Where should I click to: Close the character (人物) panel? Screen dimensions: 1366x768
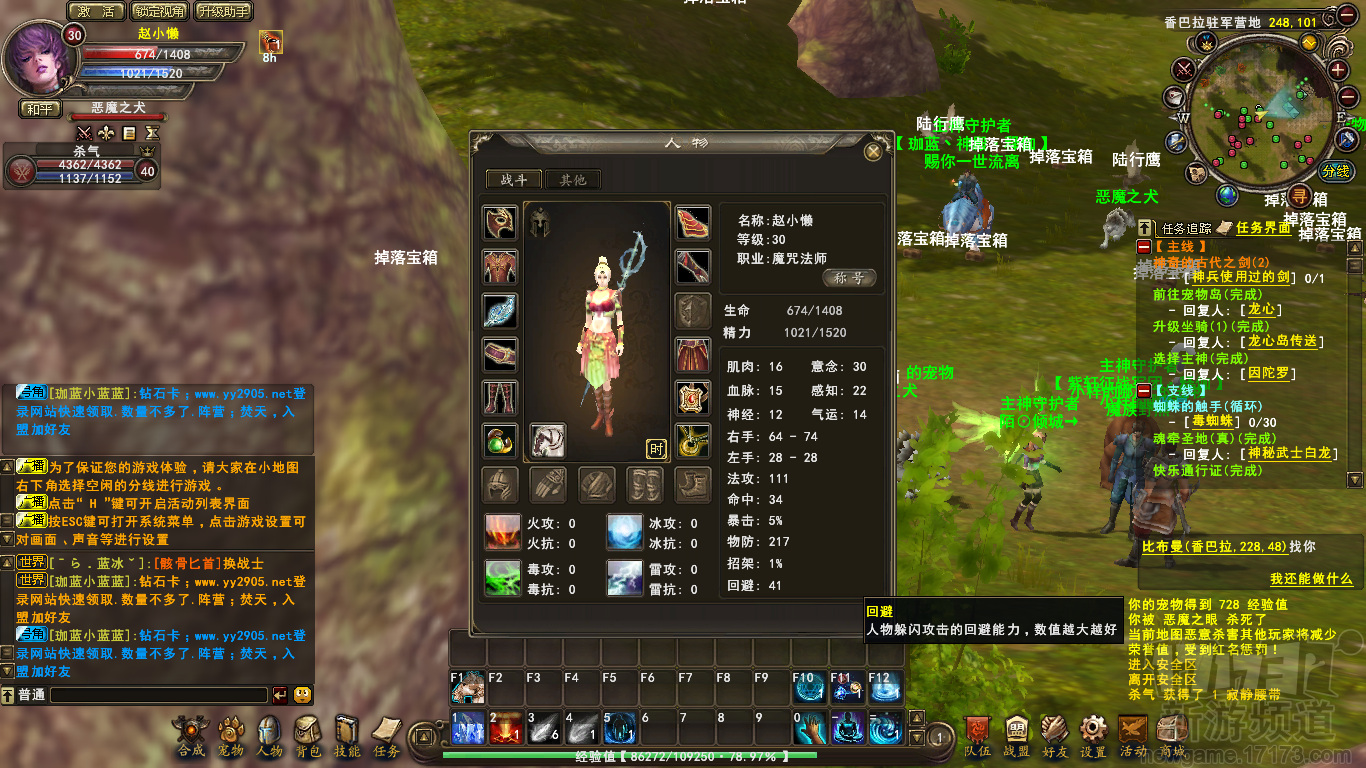873,151
